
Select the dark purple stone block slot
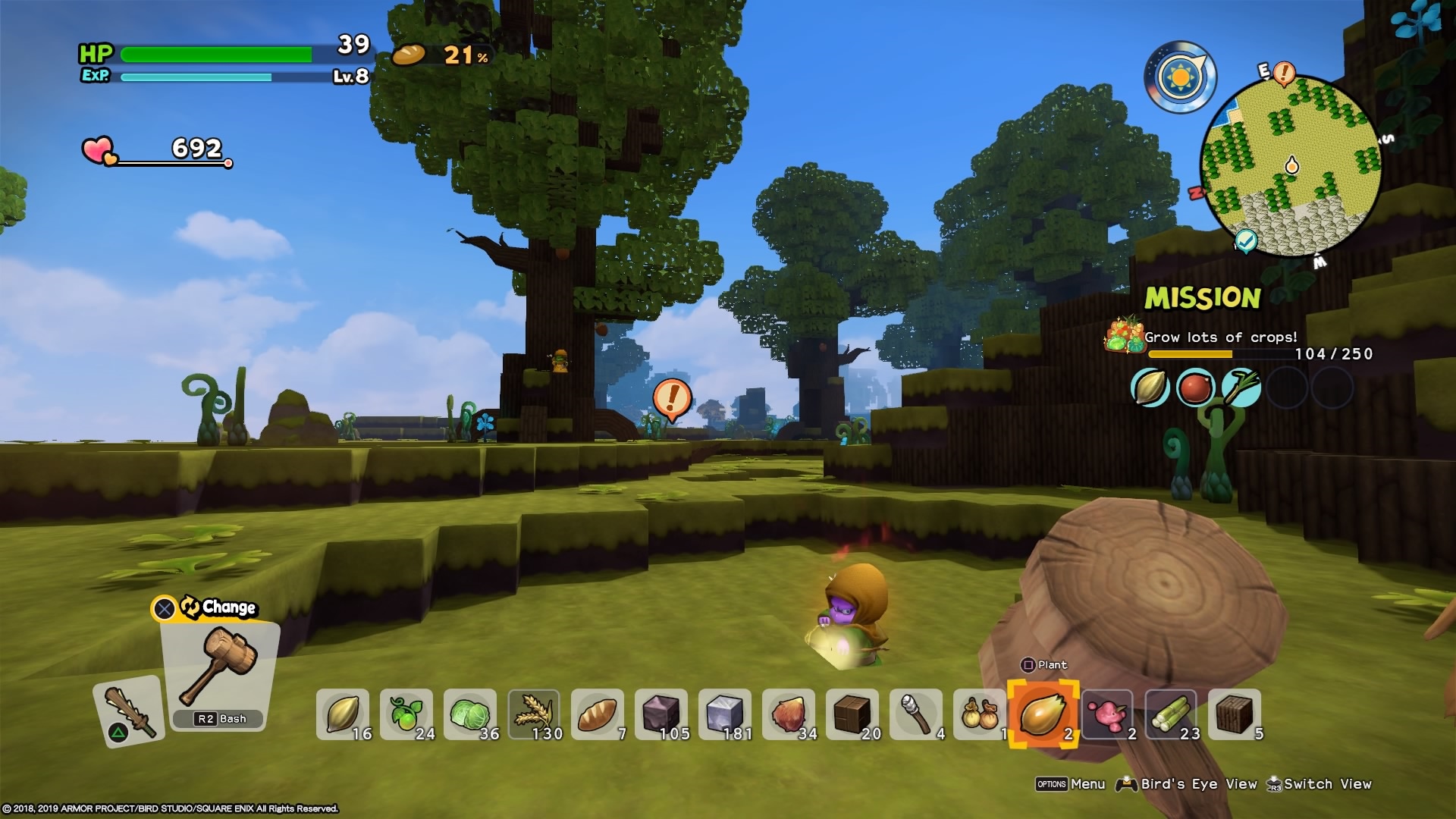tap(661, 714)
